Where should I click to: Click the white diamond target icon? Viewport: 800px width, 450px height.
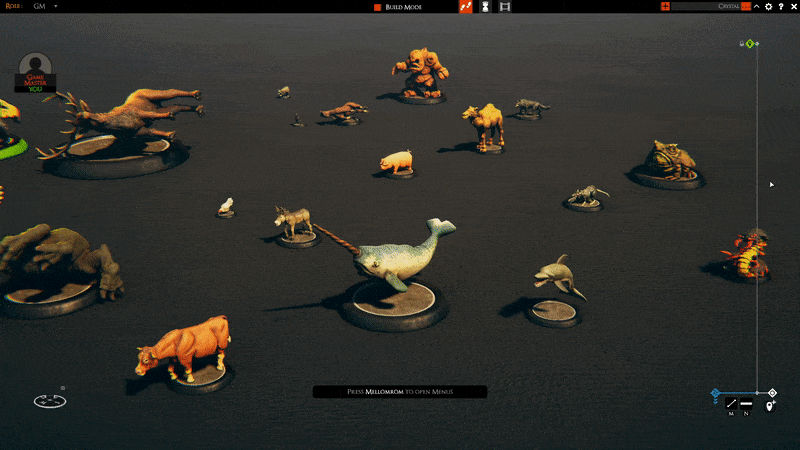click(x=772, y=393)
